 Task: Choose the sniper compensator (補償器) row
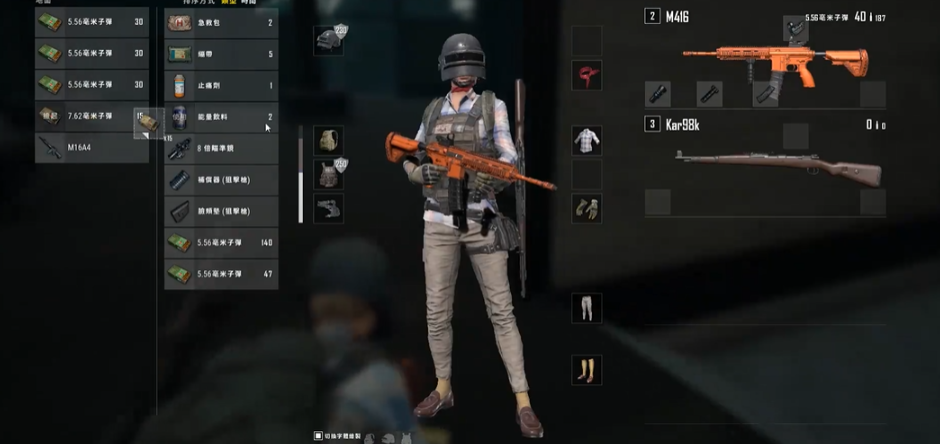pyautogui.click(x=221, y=180)
